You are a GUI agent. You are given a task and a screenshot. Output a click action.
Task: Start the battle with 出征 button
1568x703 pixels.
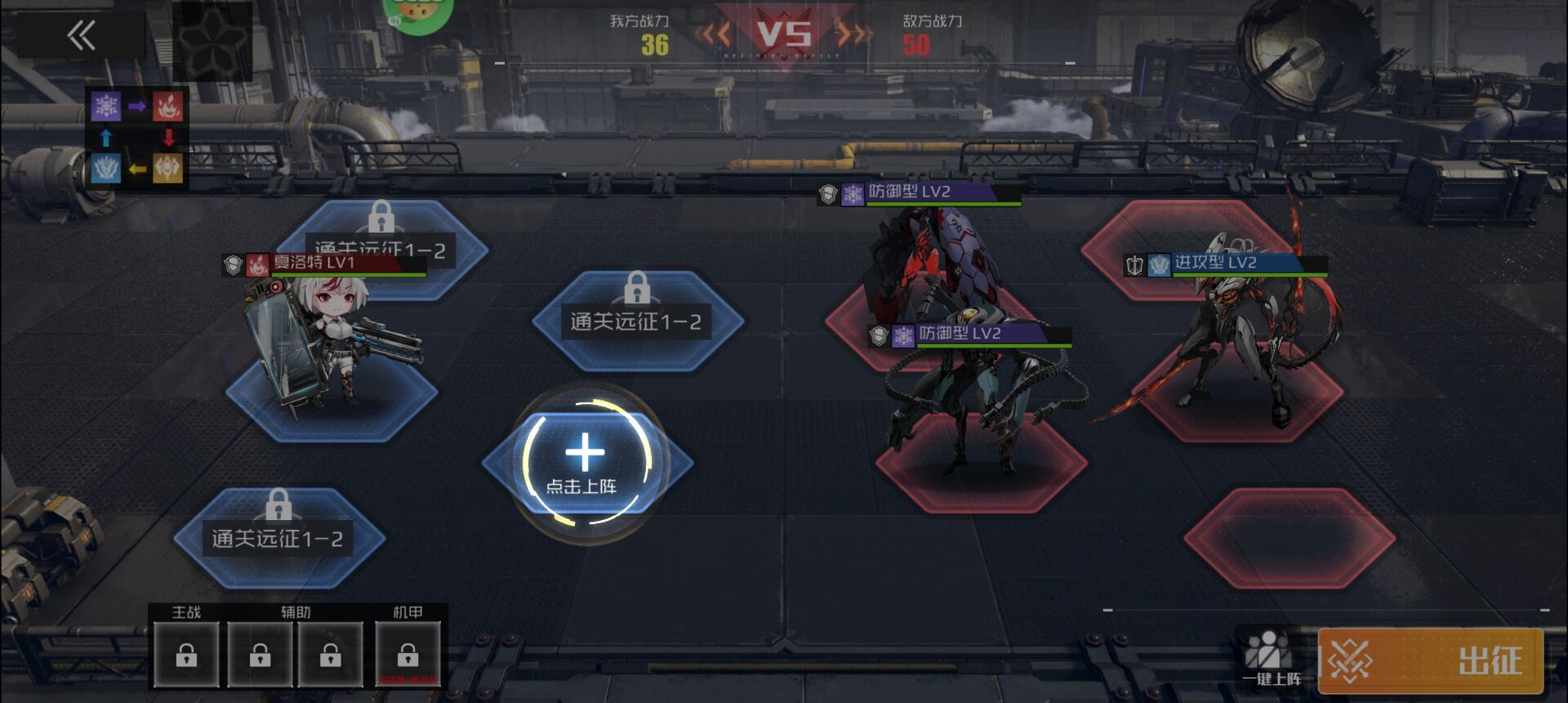point(1430,661)
